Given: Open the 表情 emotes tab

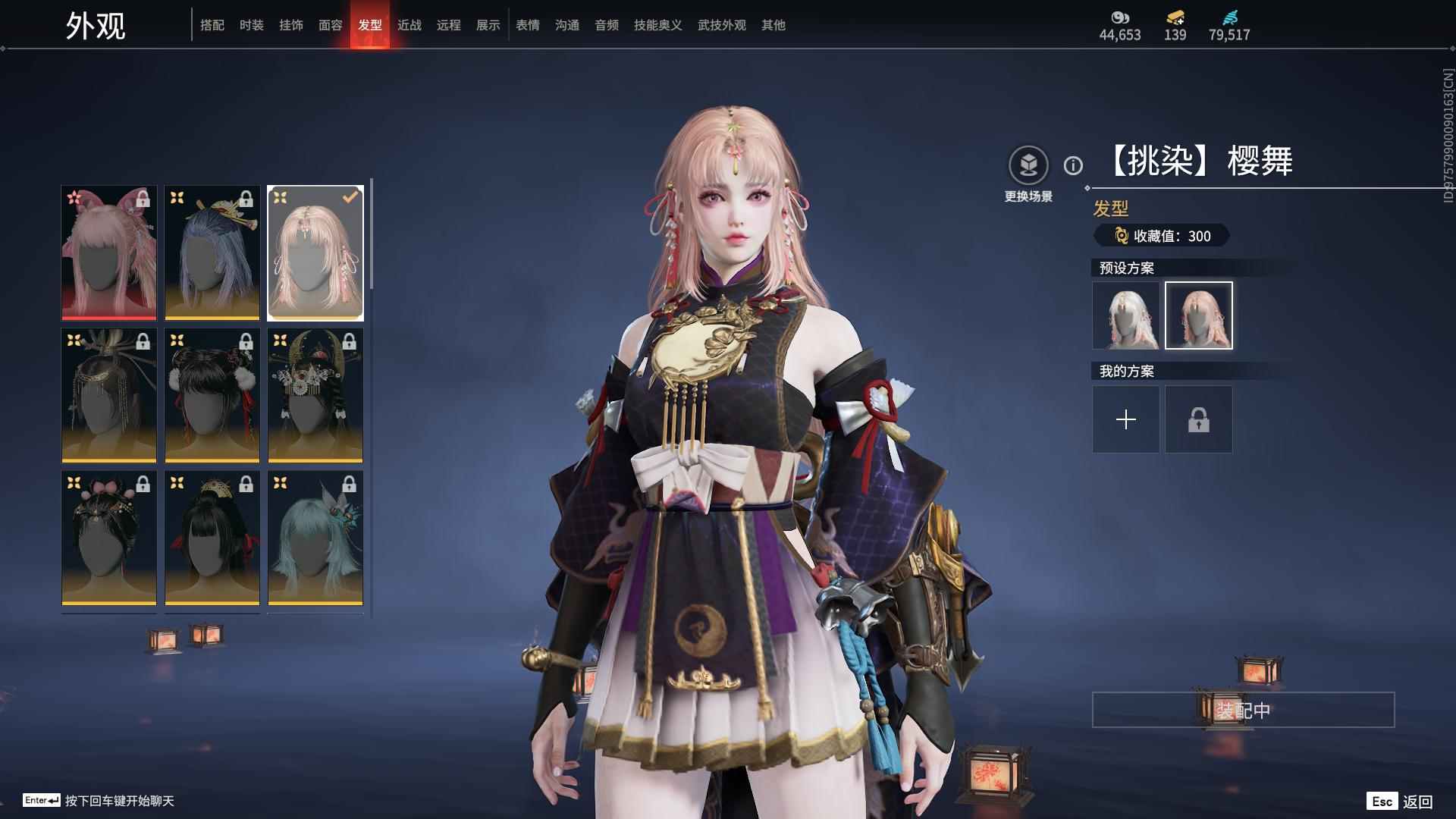Looking at the screenshot, I should 528,25.
